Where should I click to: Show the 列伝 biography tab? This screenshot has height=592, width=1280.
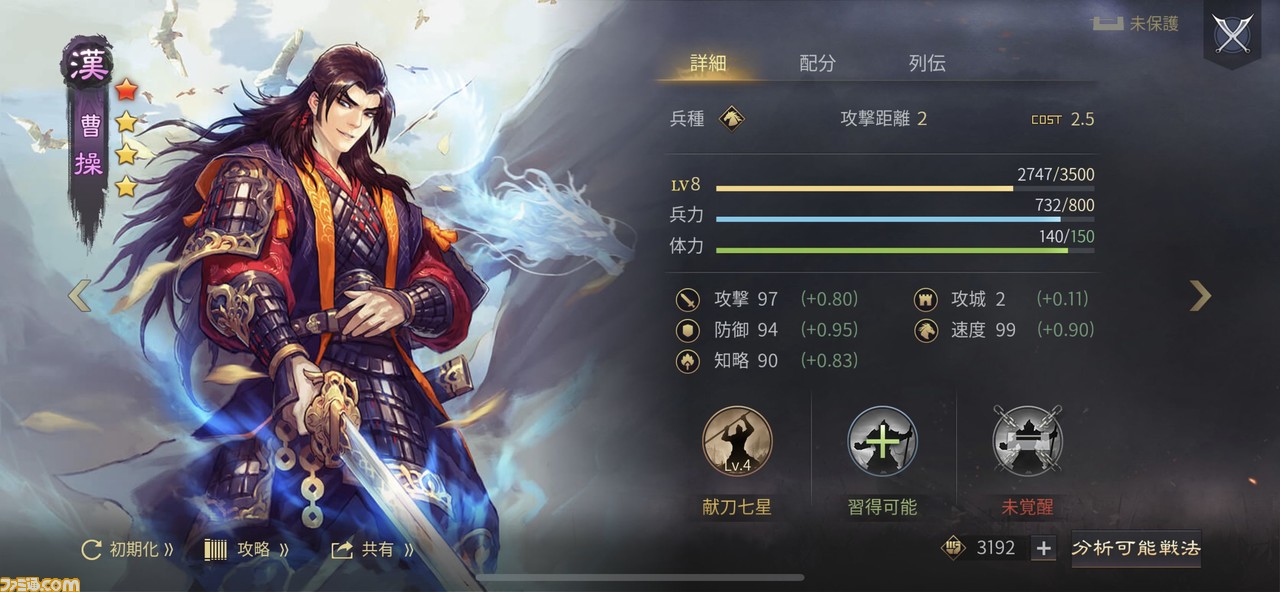click(x=927, y=63)
